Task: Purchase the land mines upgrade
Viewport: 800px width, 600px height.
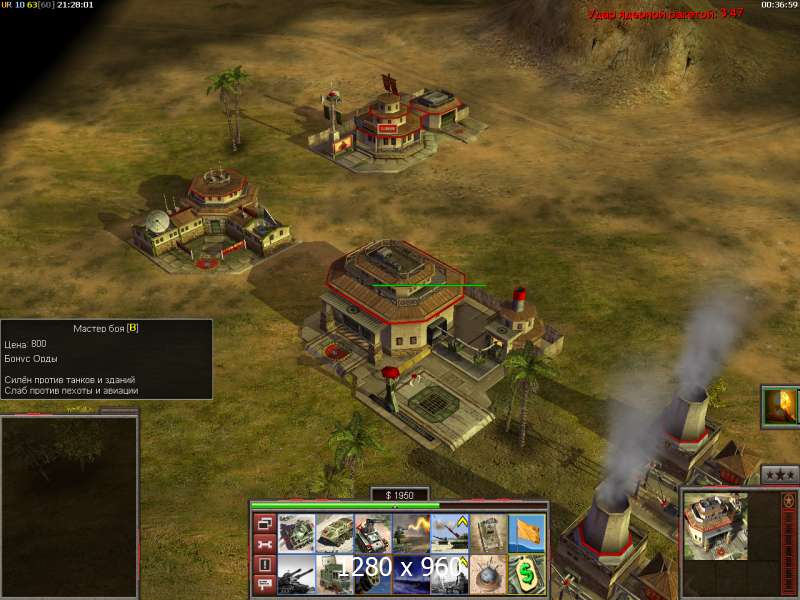Action: [486, 573]
